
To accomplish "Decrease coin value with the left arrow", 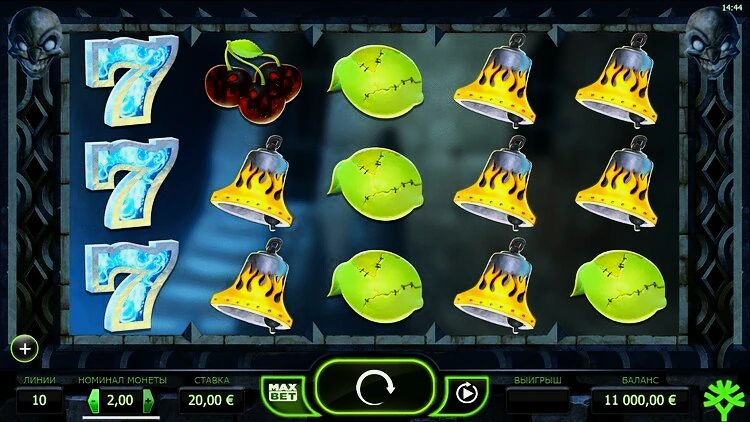I will pyautogui.click(x=95, y=400).
